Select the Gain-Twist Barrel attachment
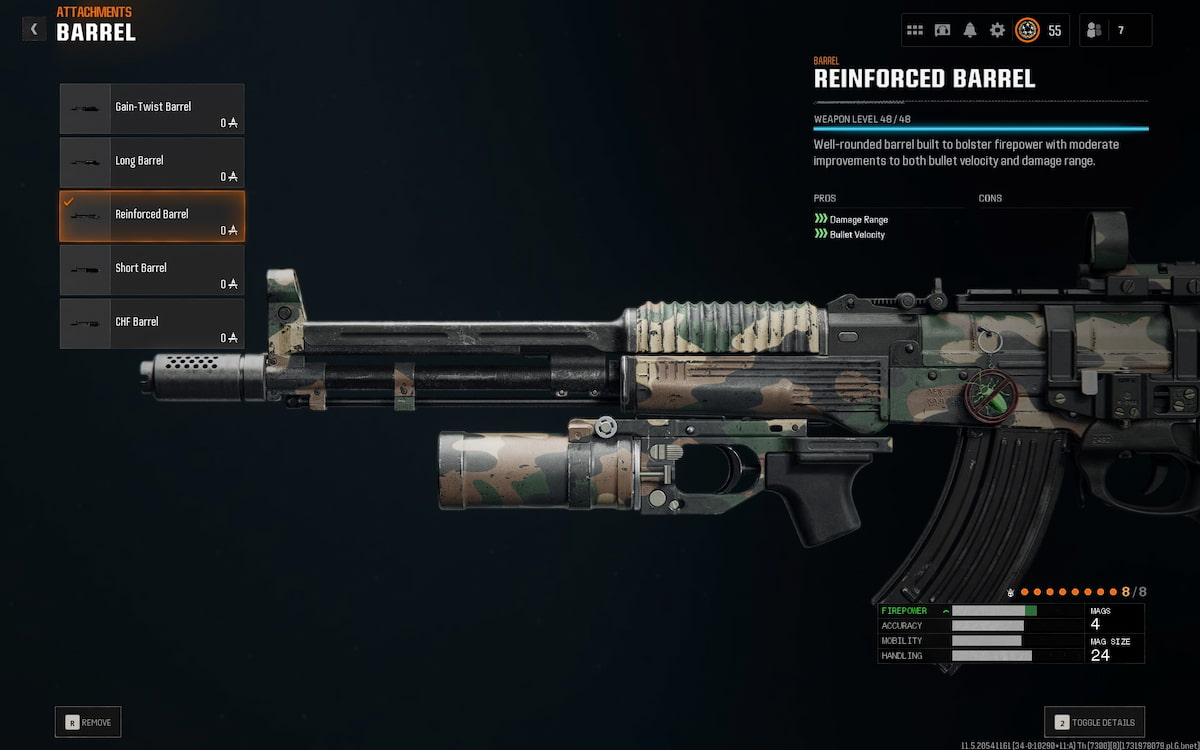This screenshot has width=1200, height=750. point(152,109)
